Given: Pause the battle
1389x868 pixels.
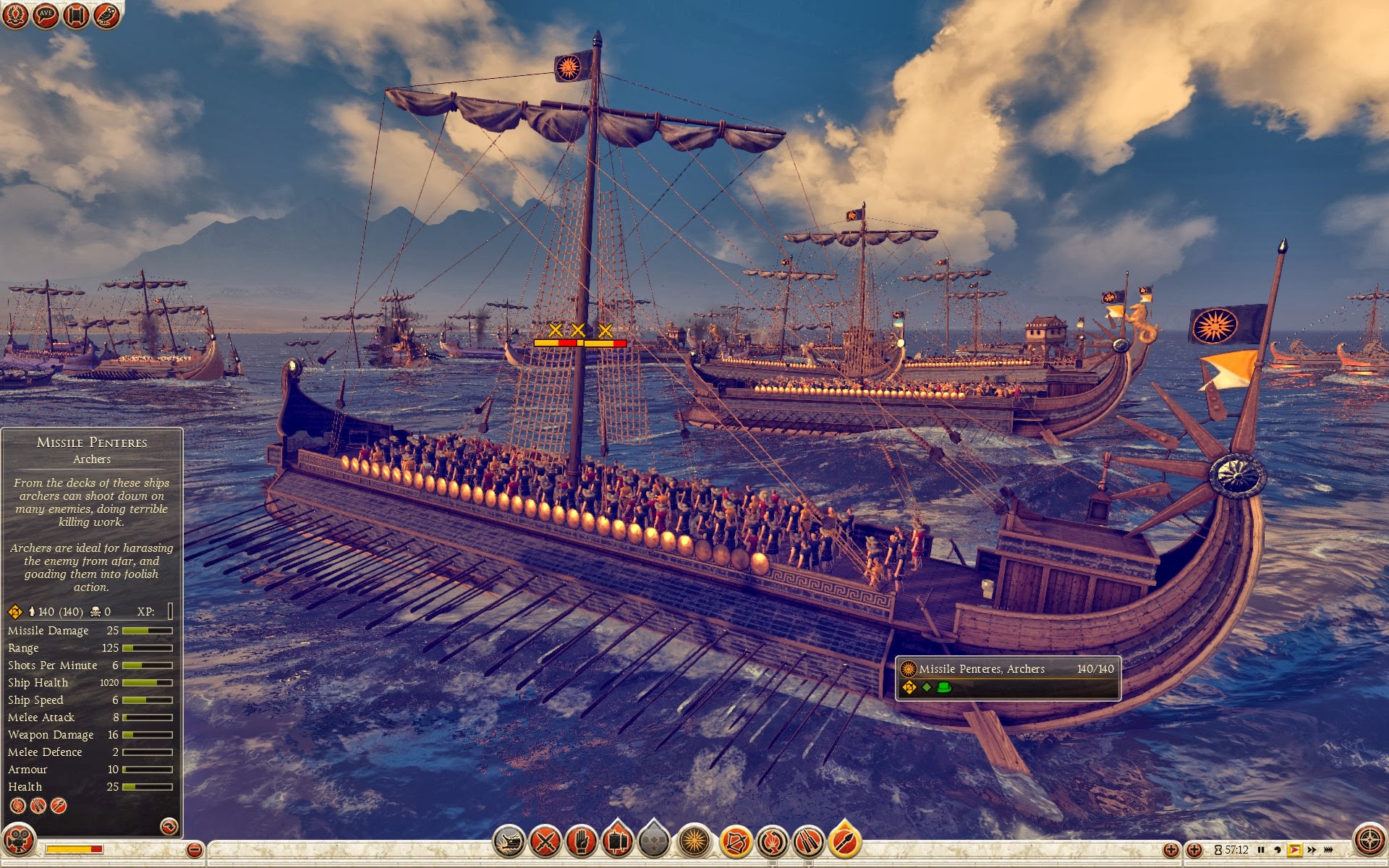Looking at the screenshot, I should (1261, 850).
